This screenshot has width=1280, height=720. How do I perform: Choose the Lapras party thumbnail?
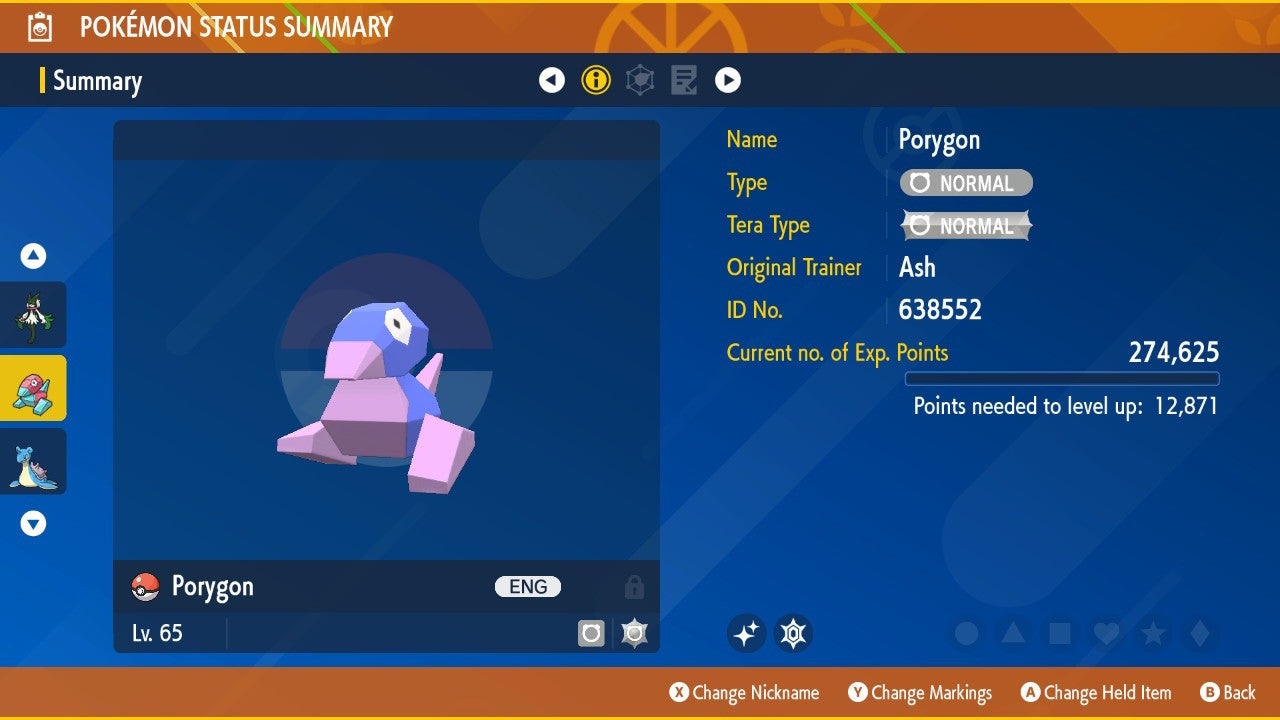(x=33, y=461)
